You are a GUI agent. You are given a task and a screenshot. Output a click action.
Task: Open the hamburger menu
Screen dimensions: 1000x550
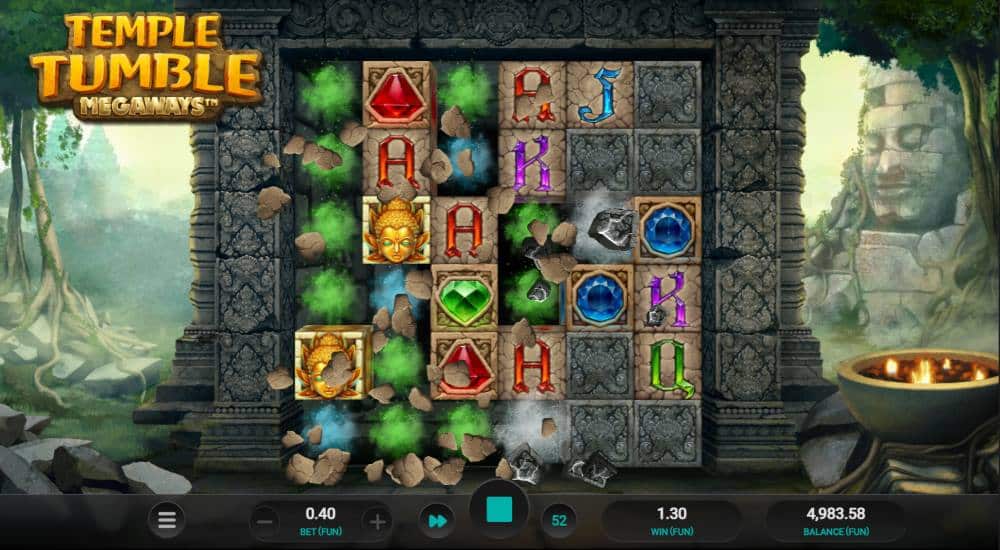167,520
